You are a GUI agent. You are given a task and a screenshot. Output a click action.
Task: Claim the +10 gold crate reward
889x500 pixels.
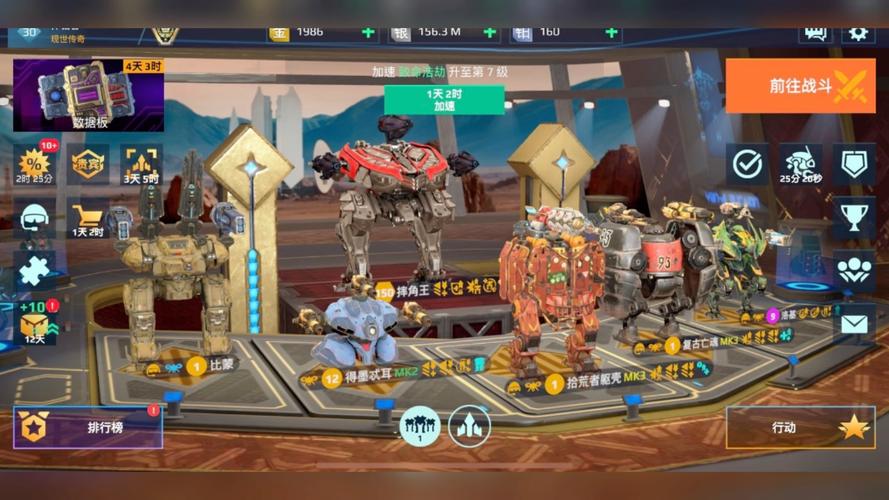tap(36, 322)
